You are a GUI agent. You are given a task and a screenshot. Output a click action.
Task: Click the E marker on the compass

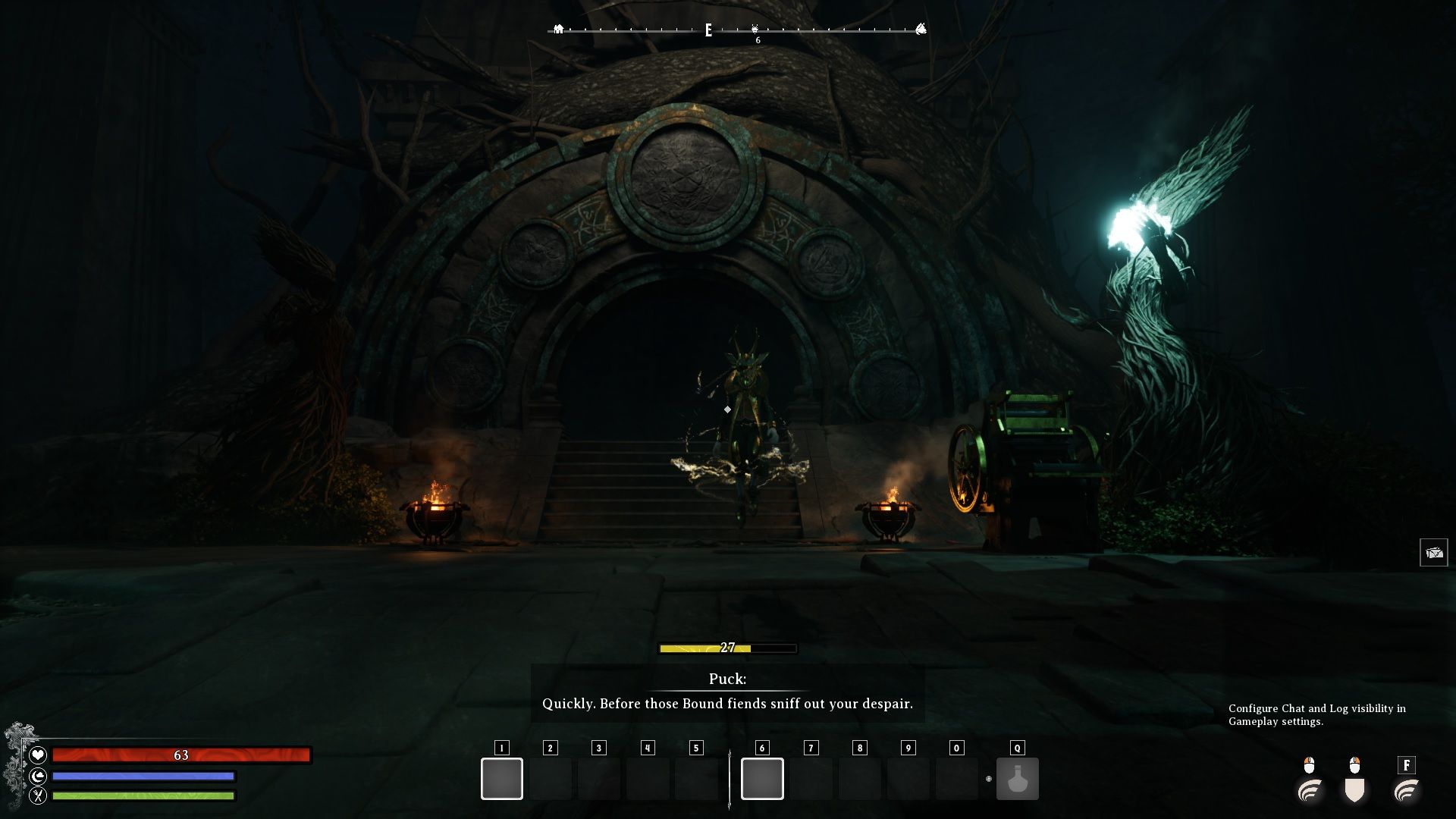(708, 29)
